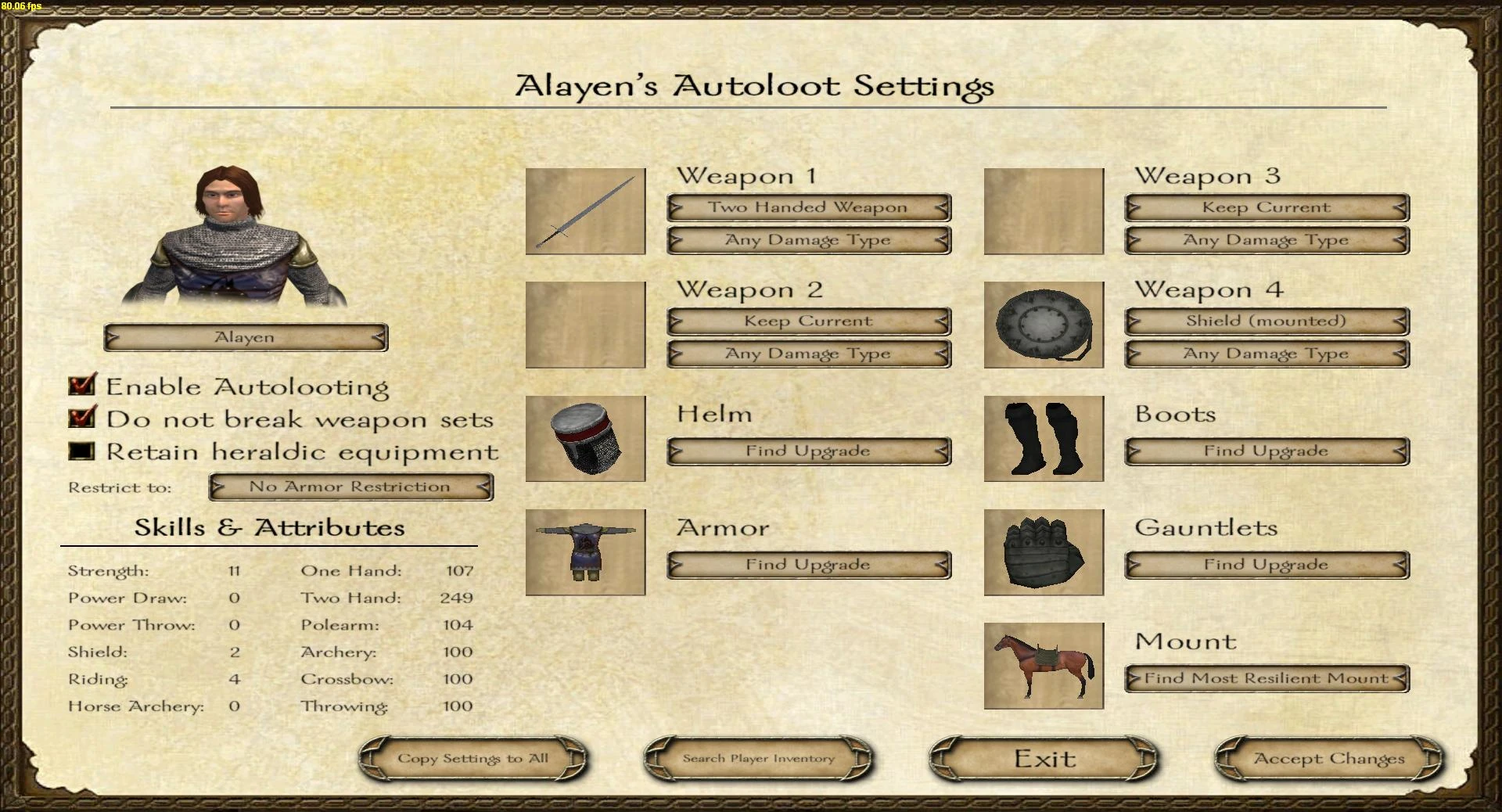Change the Shield (mounted) selection for Weapon 4
The image size is (1502, 812).
(x=1266, y=321)
